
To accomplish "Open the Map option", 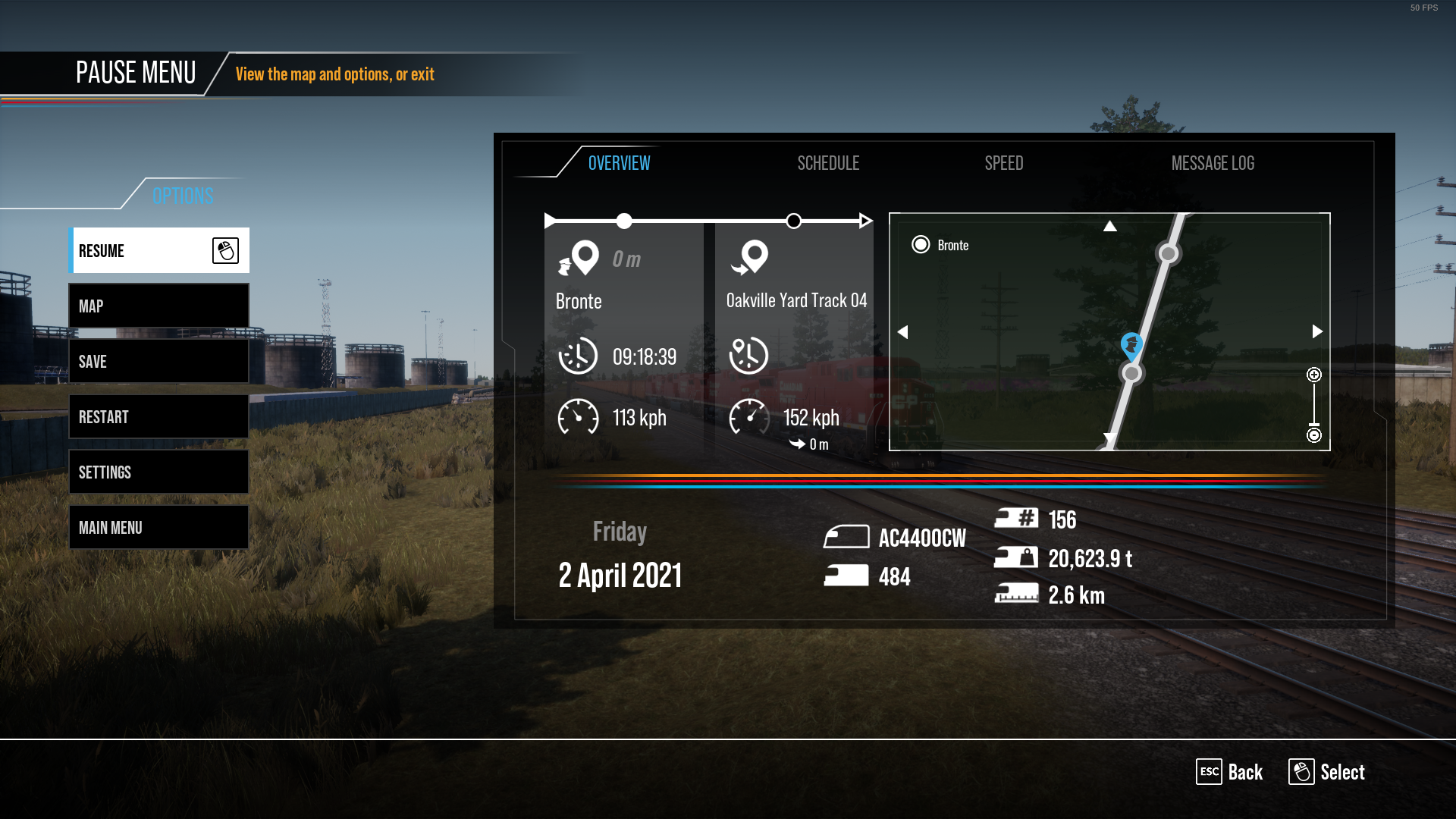I will point(159,306).
